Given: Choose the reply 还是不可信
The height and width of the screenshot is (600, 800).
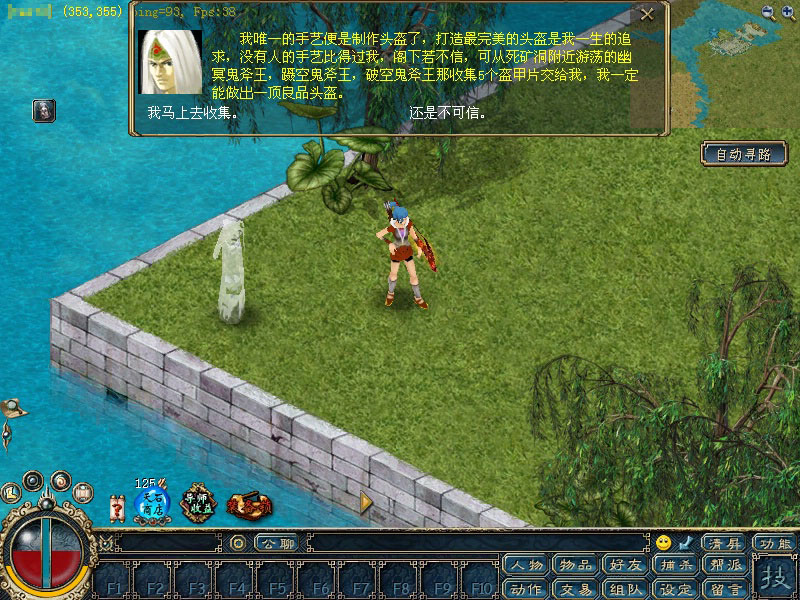Looking at the screenshot, I should [448, 113].
